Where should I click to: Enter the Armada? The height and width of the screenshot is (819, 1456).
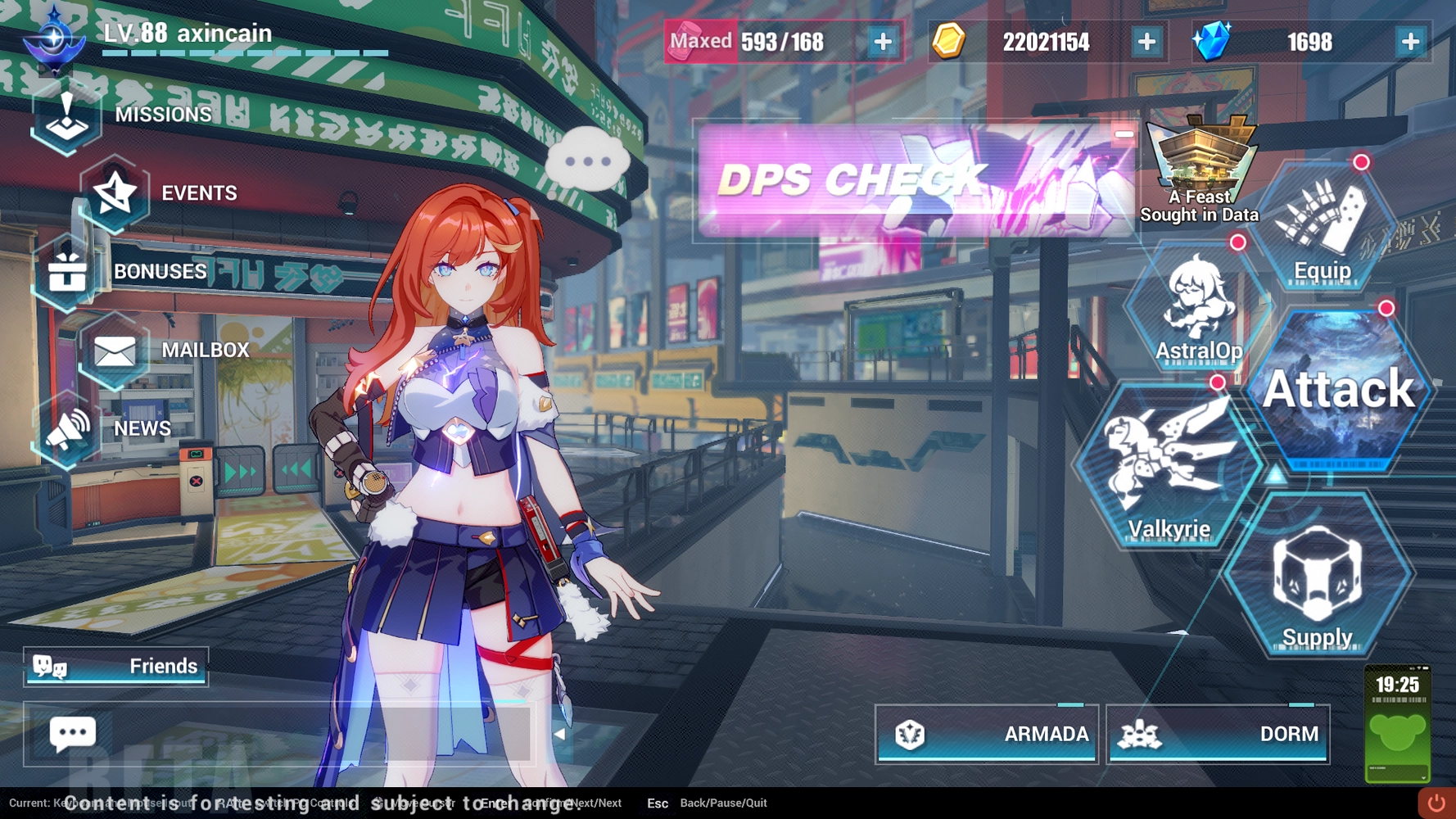987,734
